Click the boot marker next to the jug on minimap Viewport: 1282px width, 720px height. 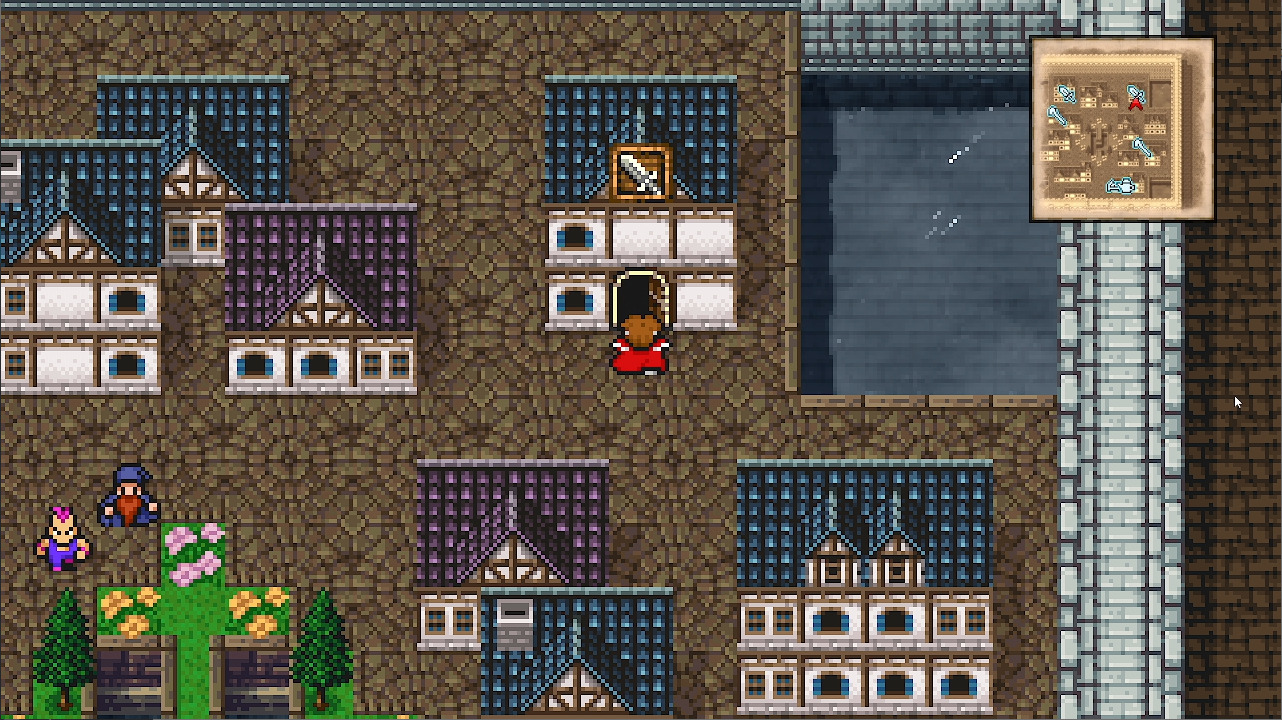coord(1113,185)
